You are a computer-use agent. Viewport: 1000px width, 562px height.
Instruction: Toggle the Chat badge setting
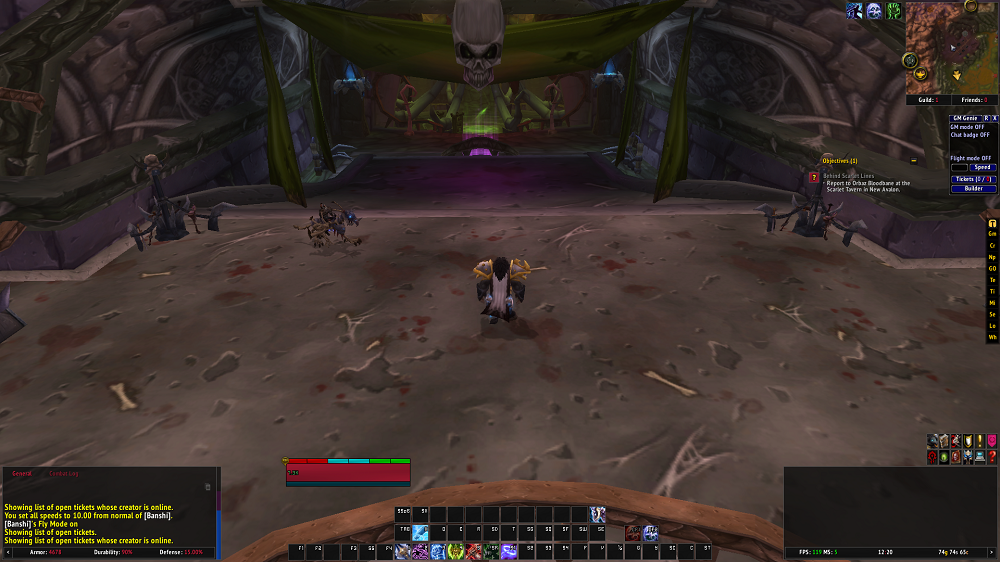[969, 135]
